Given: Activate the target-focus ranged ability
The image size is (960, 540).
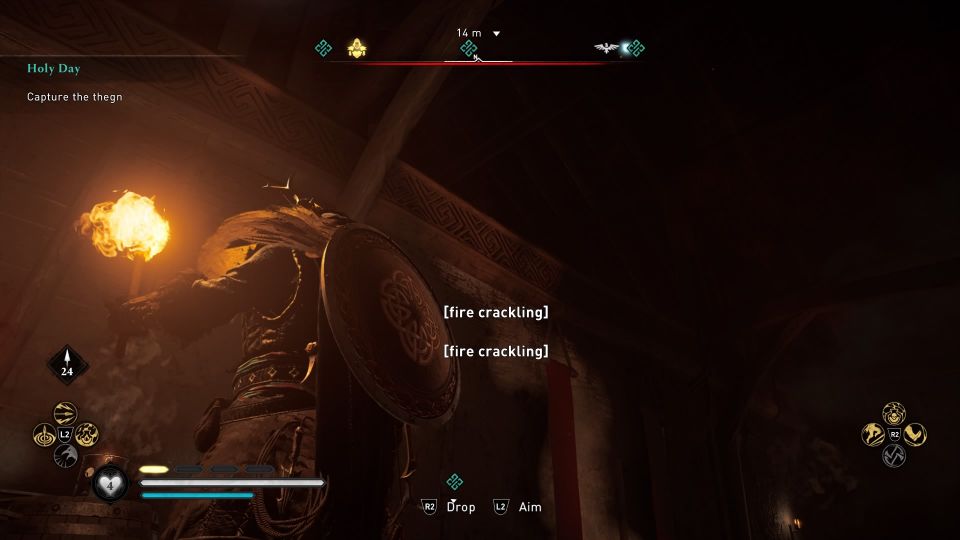Looking at the screenshot, I should pos(44,435).
